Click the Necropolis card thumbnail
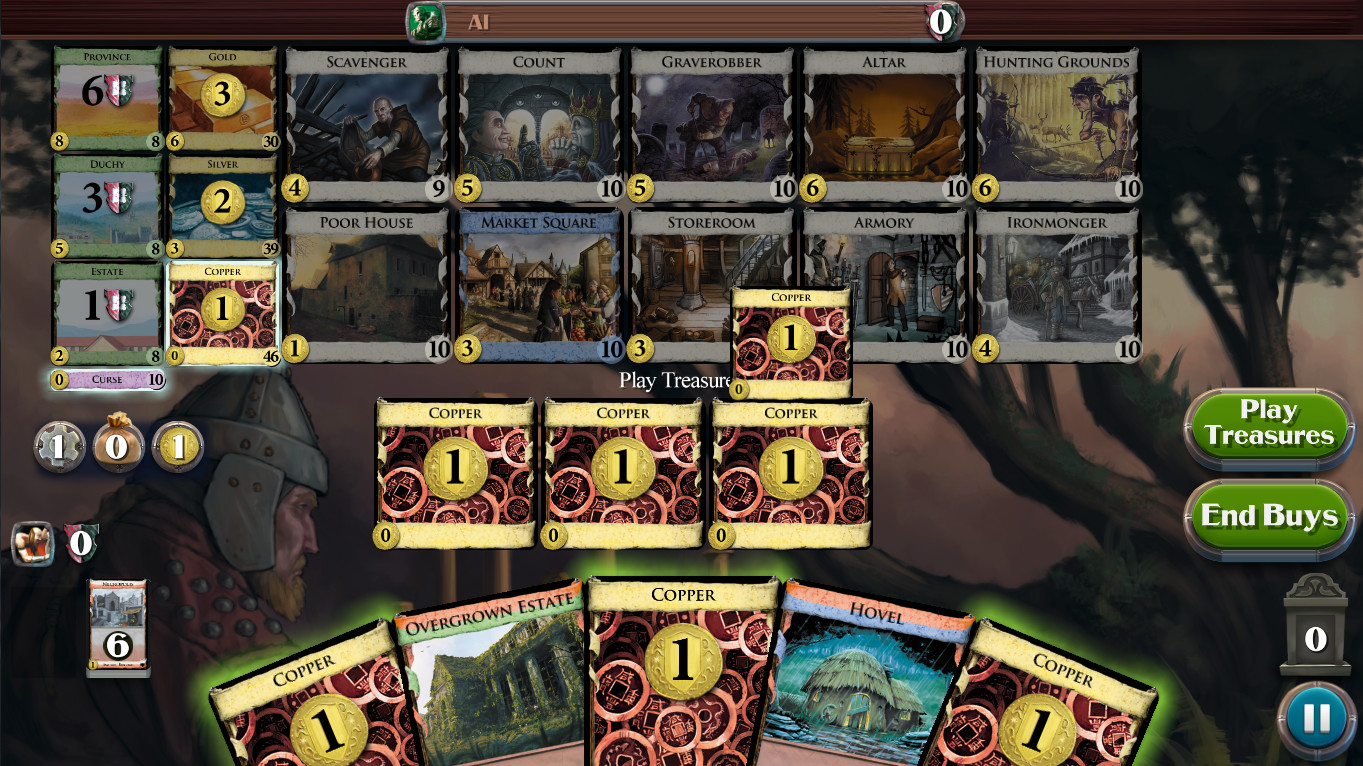Screen dimensions: 1363x766 click(117, 630)
